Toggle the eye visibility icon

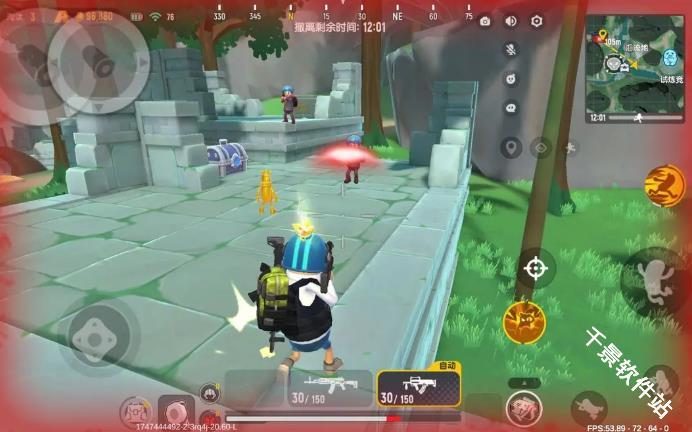tap(541, 148)
